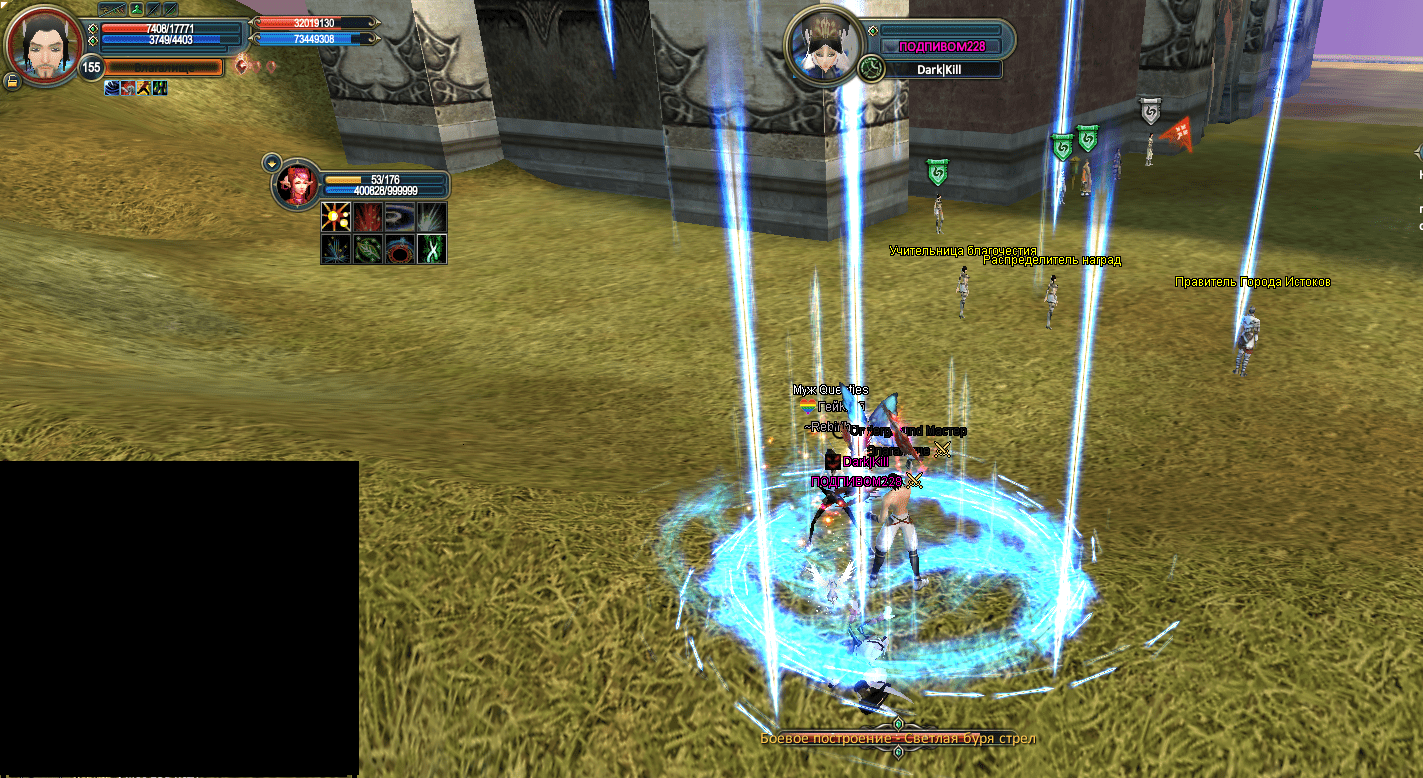The width and height of the screenshot is (1423, 778).
Task: Activate the blue swirl pet skill
Action: [x=400, y=218]
